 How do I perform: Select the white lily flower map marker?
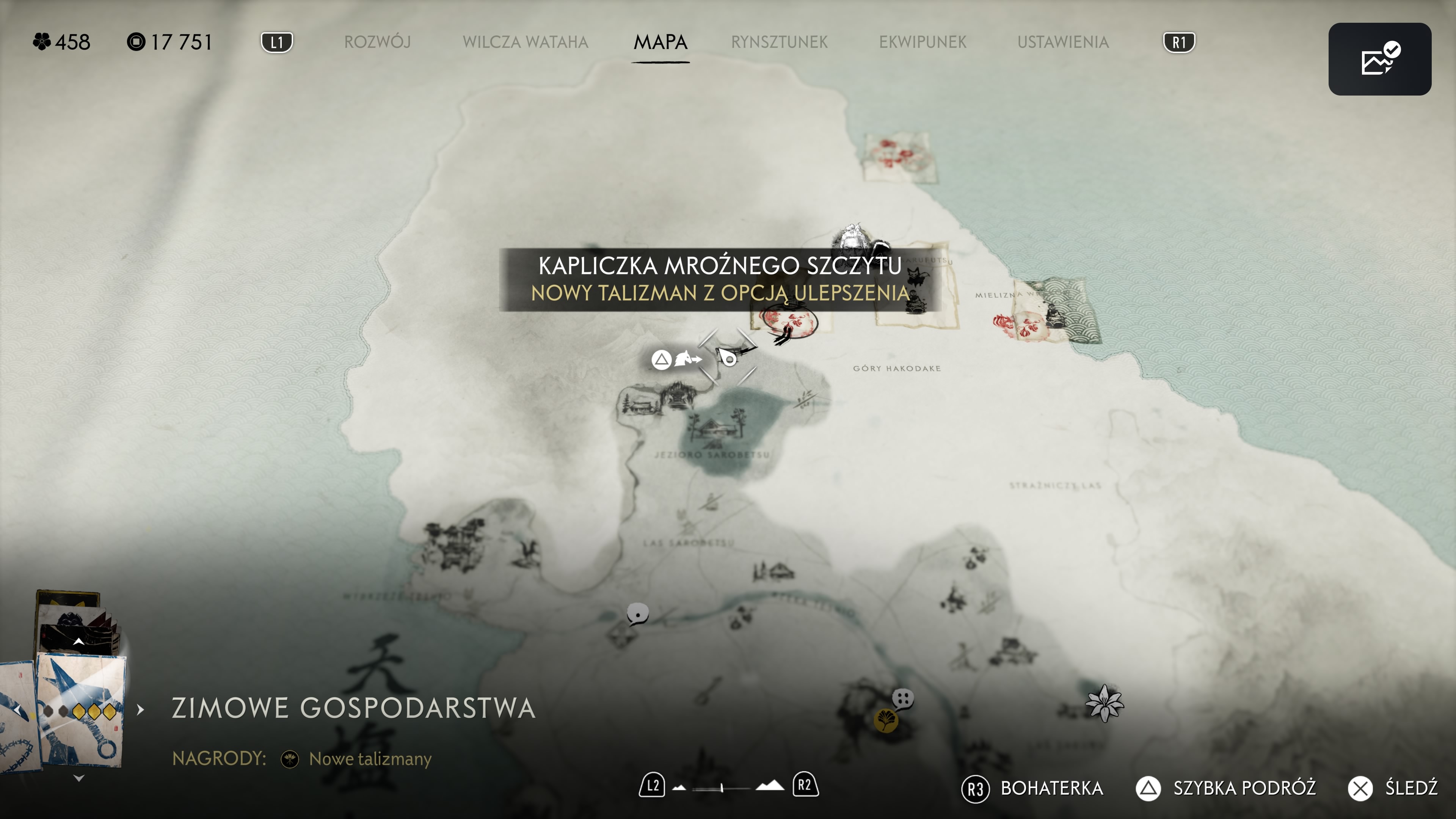1105,704
